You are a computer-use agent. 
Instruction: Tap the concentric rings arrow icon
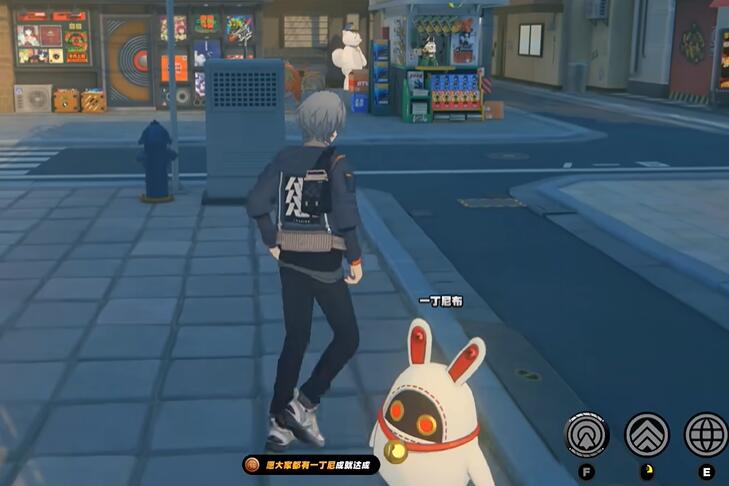586,434
